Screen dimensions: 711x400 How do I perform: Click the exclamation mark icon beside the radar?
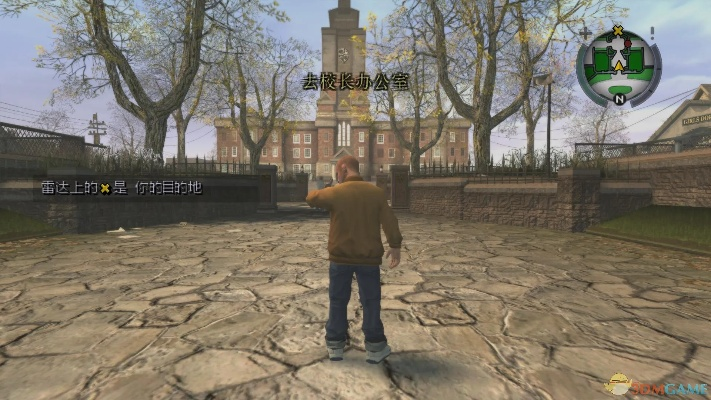pyautogui.click(x=652, y=32)
